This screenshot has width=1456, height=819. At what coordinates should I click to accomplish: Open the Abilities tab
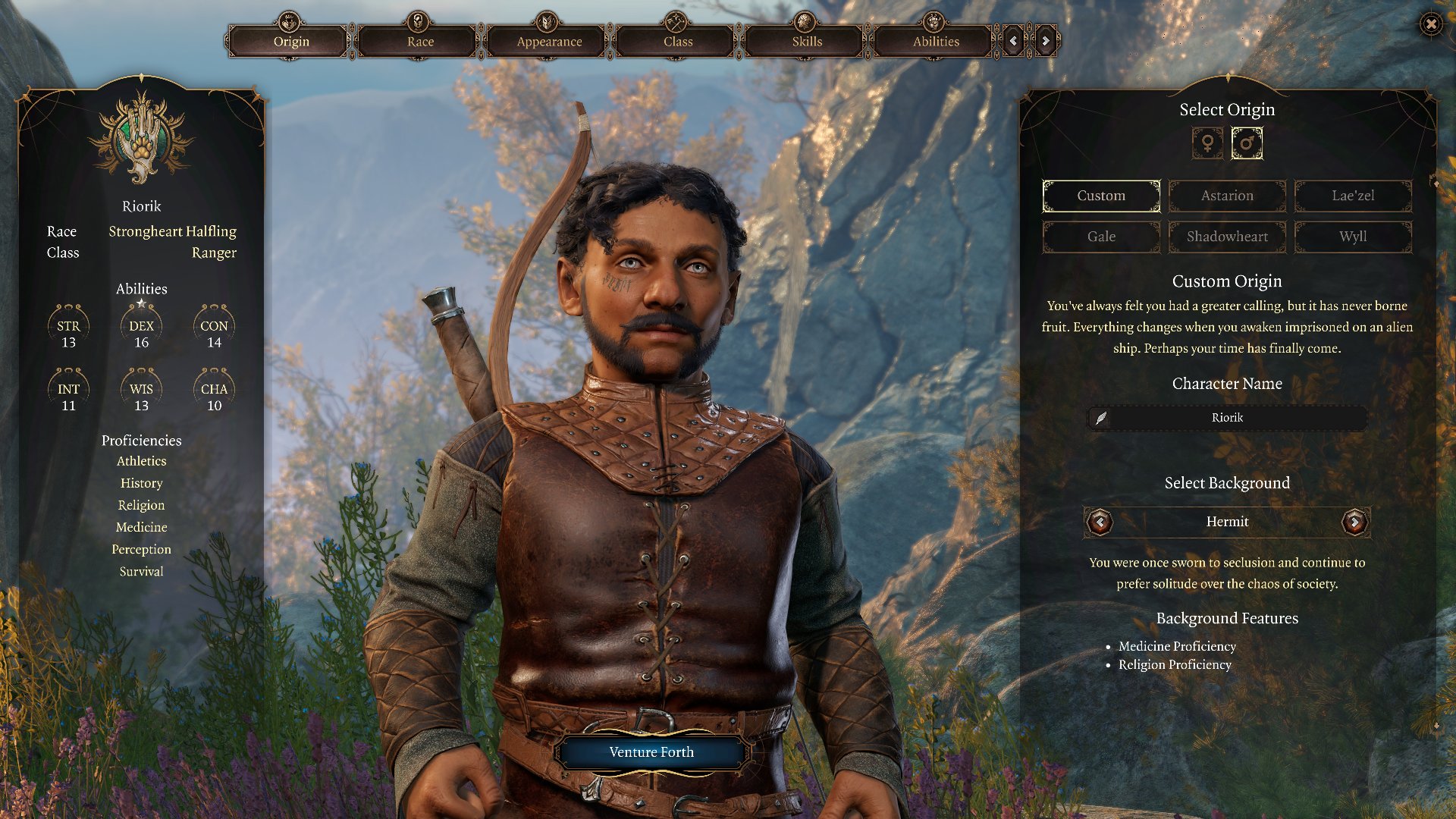pos(936,41)
